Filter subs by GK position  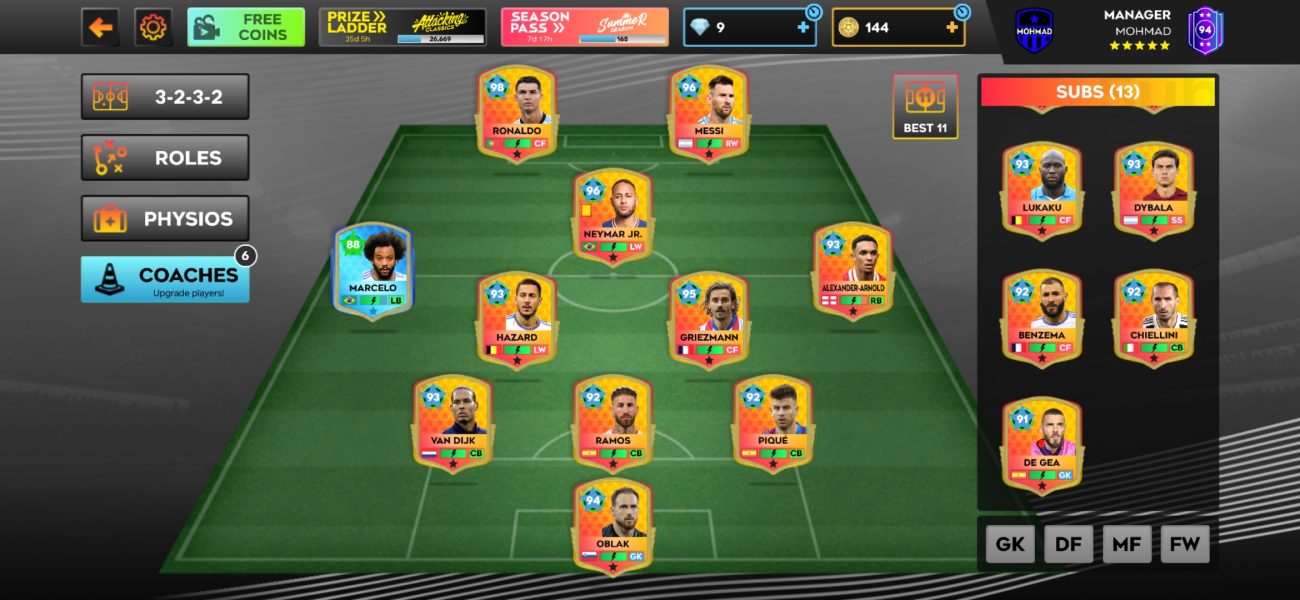[1010, 544]
